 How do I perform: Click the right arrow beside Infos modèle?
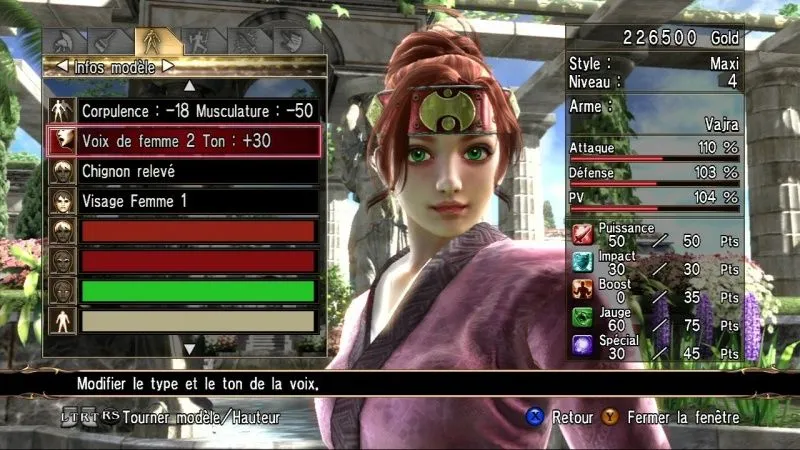pyautogui.click(x=168, y=67)
